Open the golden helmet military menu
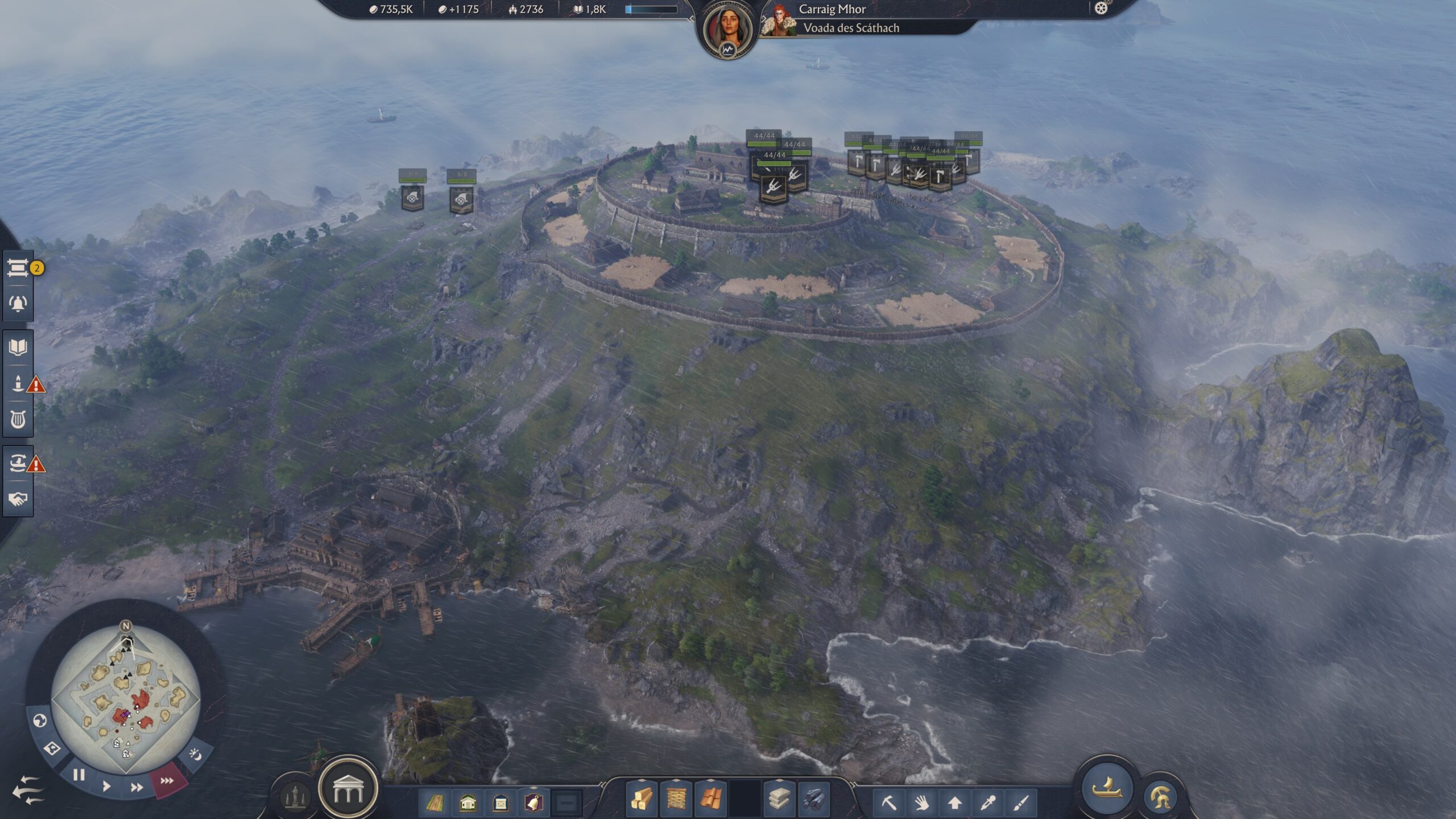This screenshot has width=1456, height=819. click(x=1160, y=798)
